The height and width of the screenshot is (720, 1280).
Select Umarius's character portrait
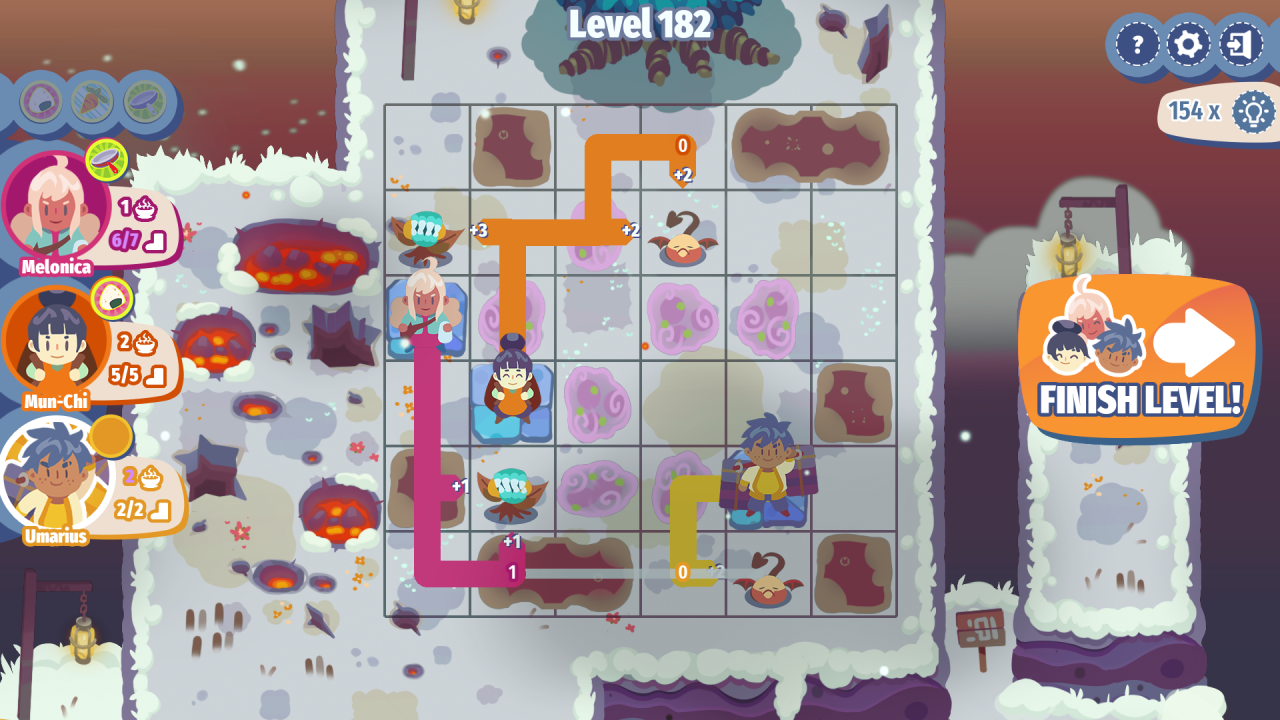[x=56, y=476]
